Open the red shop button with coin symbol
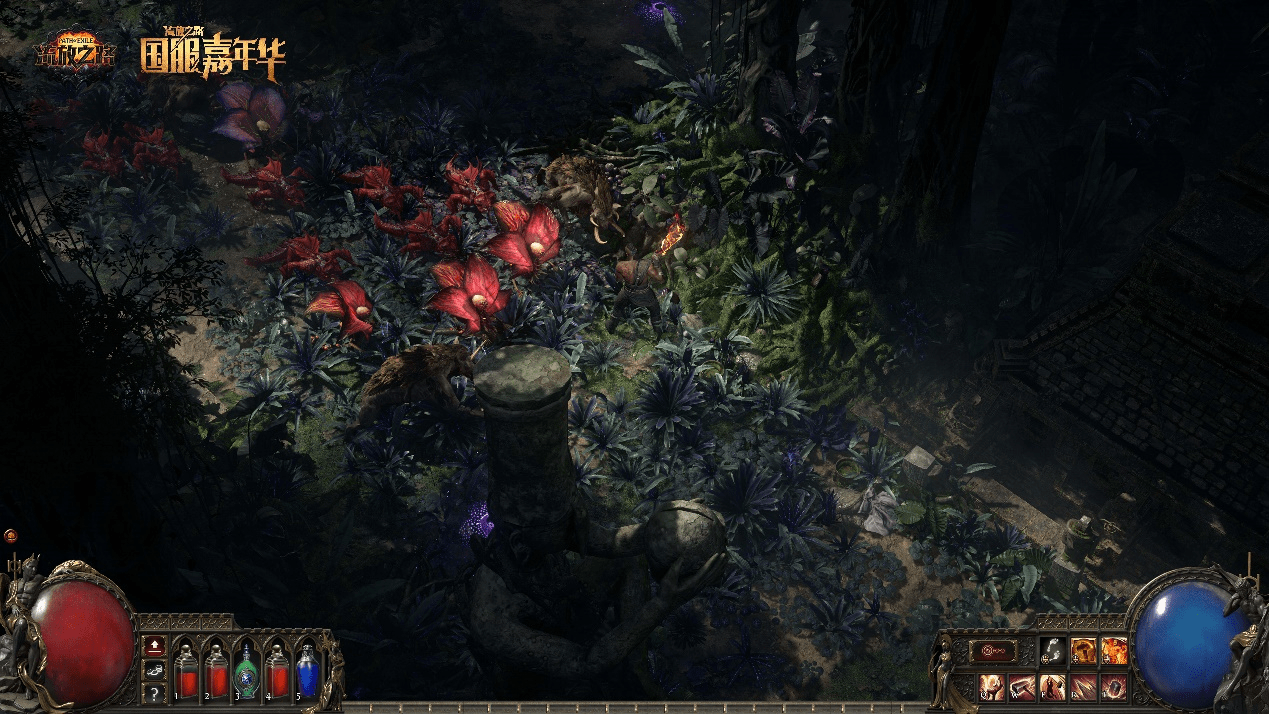 [995, 651]
